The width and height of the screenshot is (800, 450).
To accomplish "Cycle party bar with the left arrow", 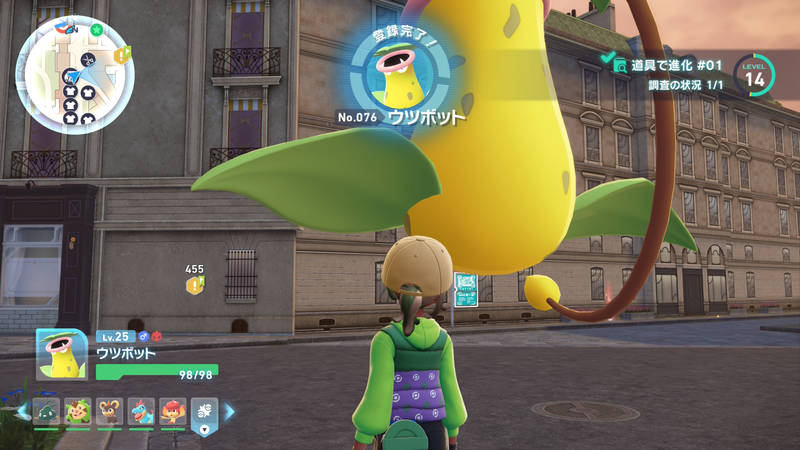I will pyautogui.click(x=22, y=411).
